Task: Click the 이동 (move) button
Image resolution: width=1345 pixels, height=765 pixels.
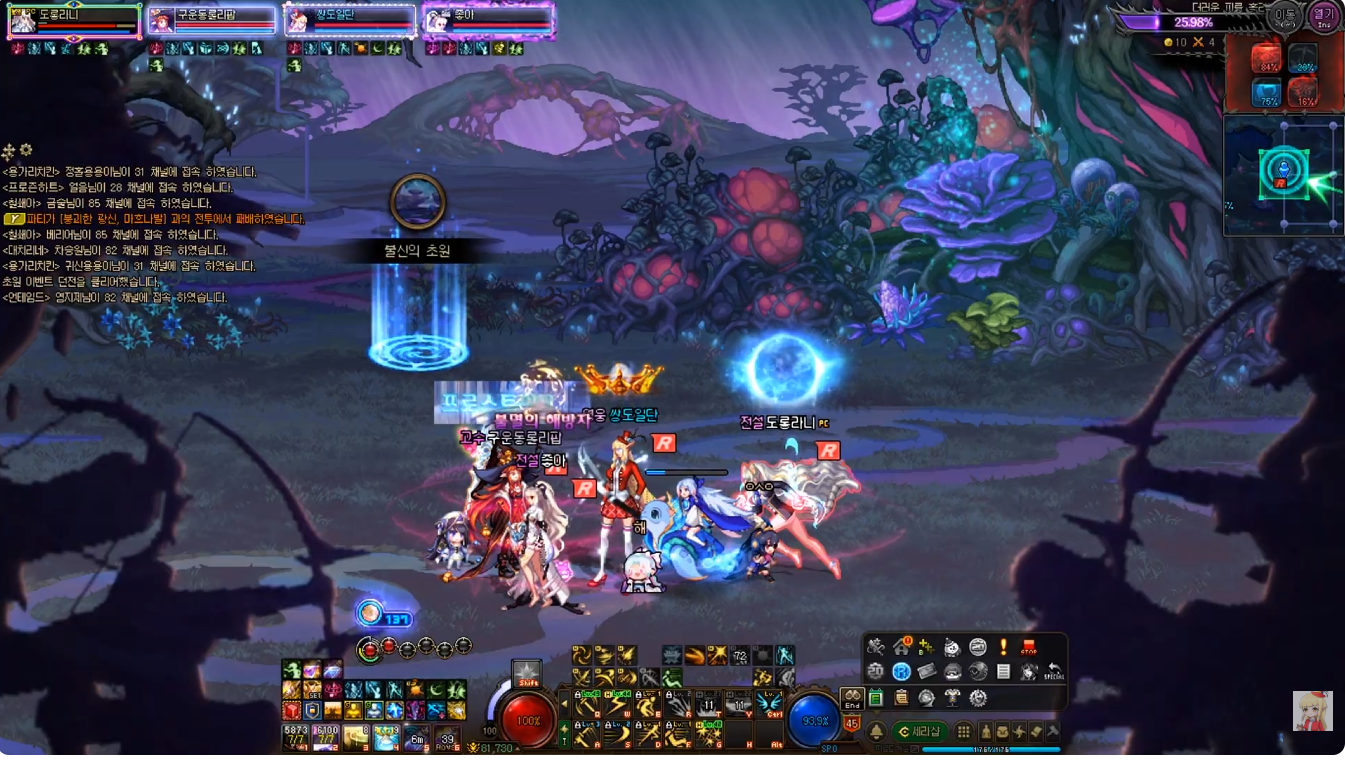Action: pyautogui.click(x=1285, y=17)
